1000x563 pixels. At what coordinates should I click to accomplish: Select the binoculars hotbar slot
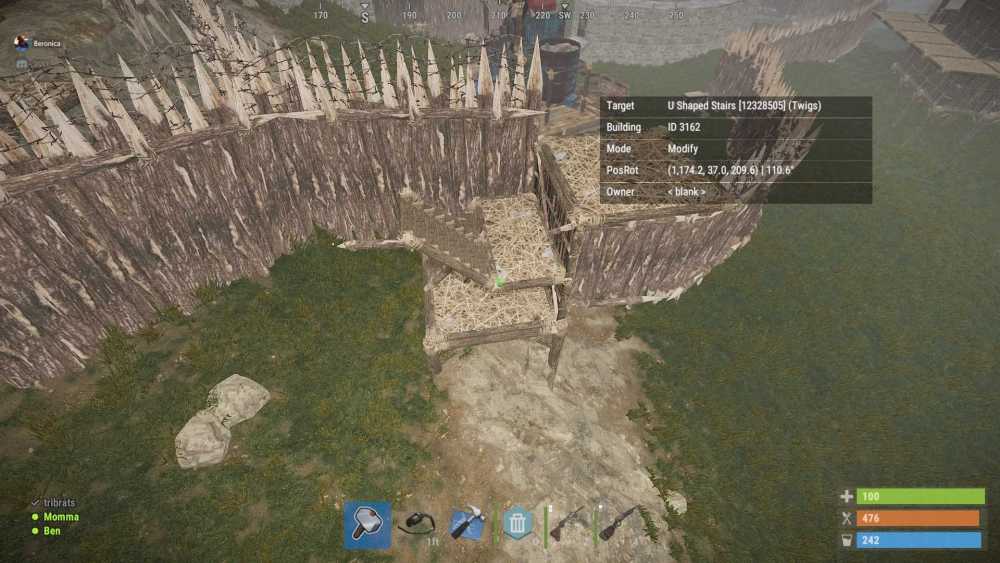pos(416,524)
